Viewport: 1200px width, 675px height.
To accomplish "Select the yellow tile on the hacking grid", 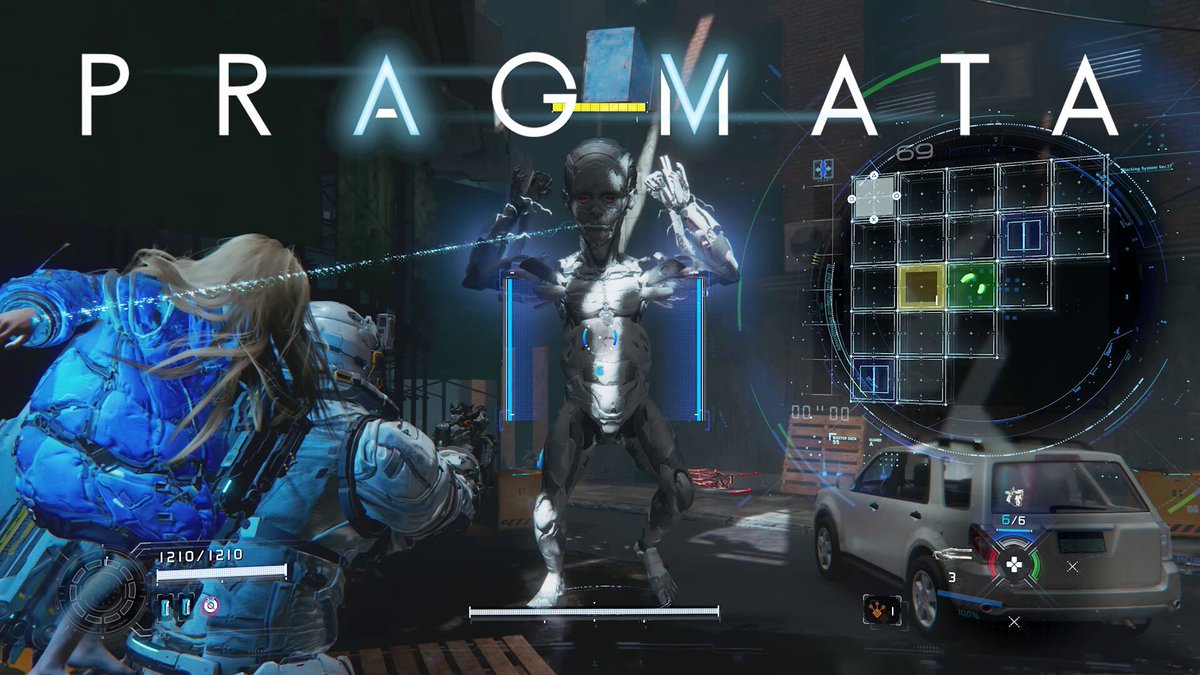I will pos(922,285).
